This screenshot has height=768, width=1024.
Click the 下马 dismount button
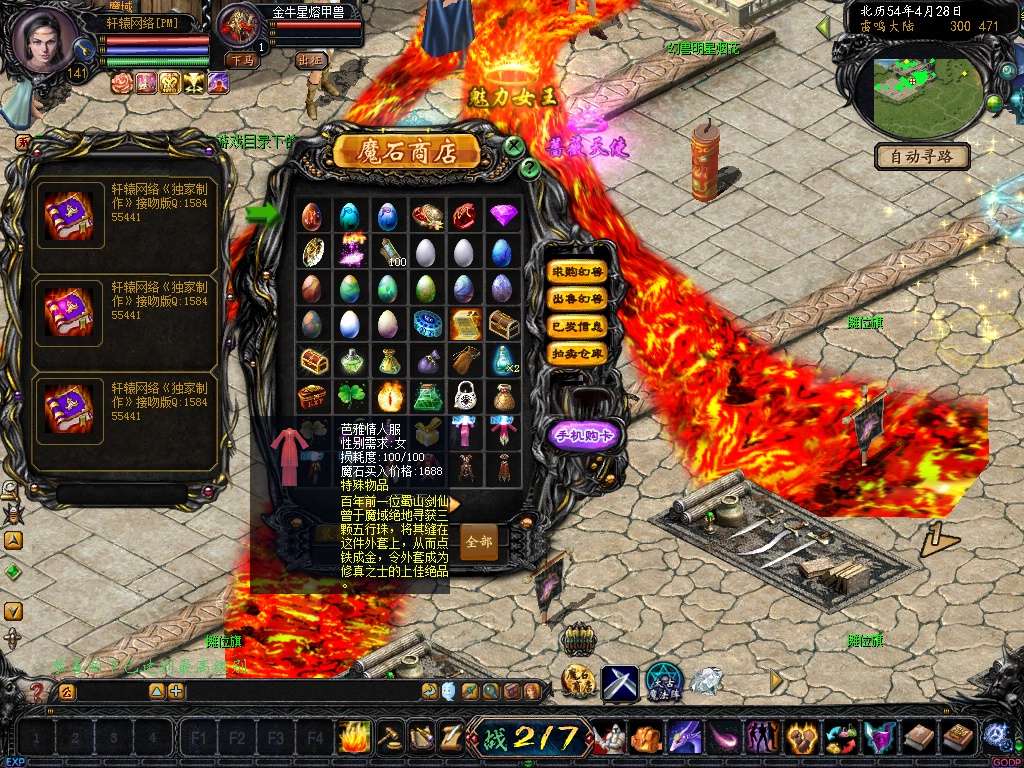point(243,60)
